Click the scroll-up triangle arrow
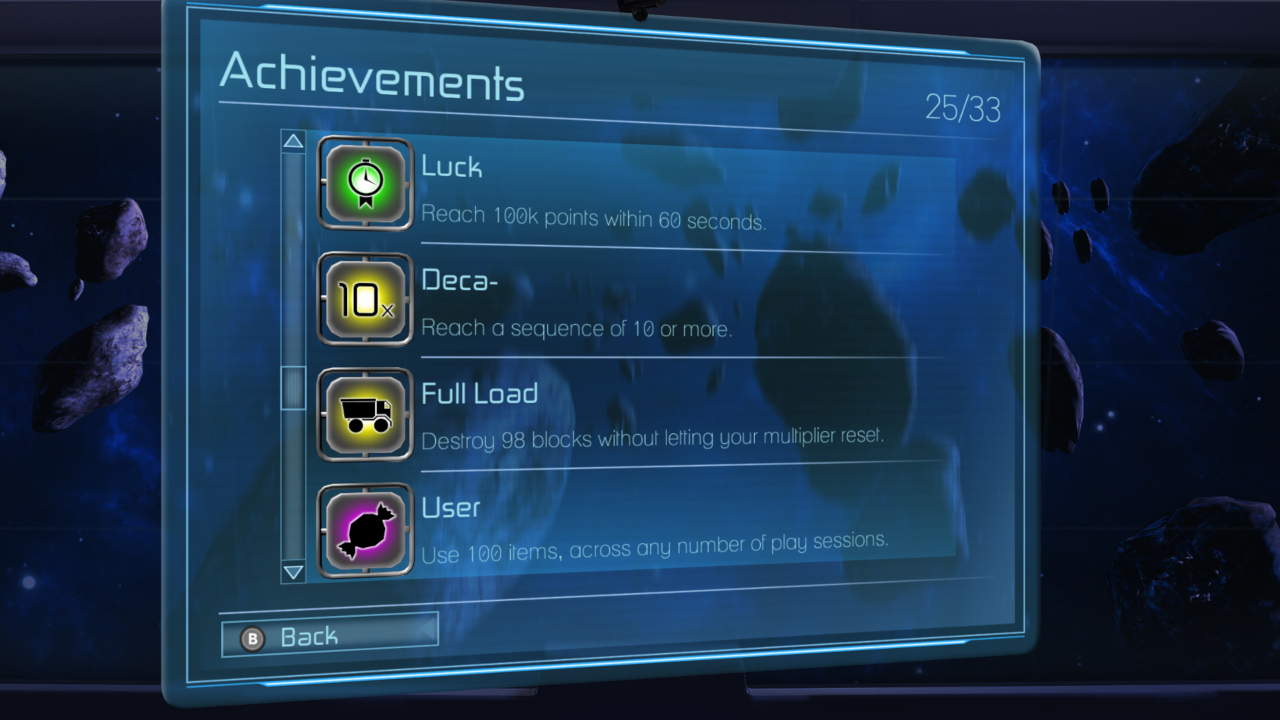This screenshot has height=720, width=1280. click(293, 141)
